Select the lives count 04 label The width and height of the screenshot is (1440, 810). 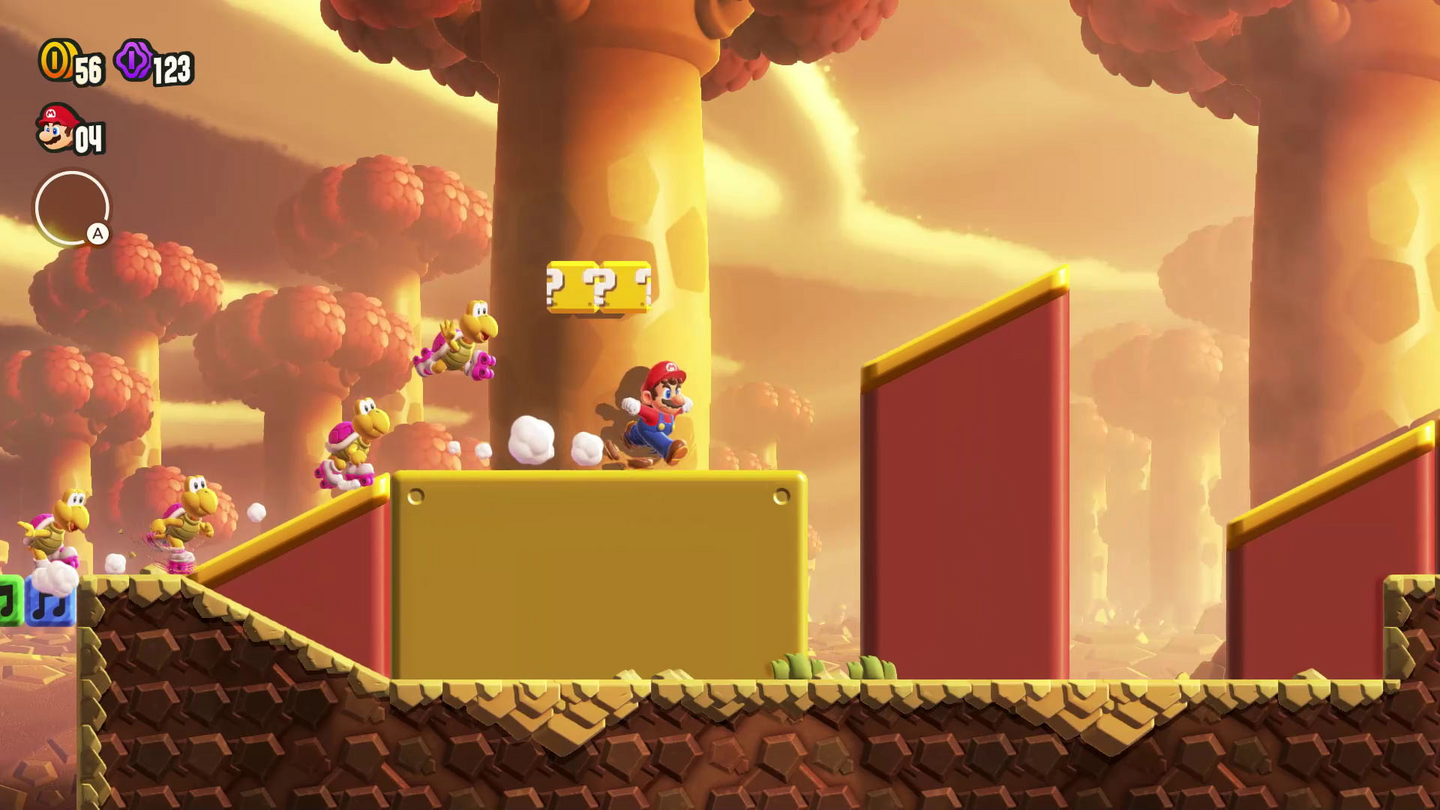(x=92, y=138)
